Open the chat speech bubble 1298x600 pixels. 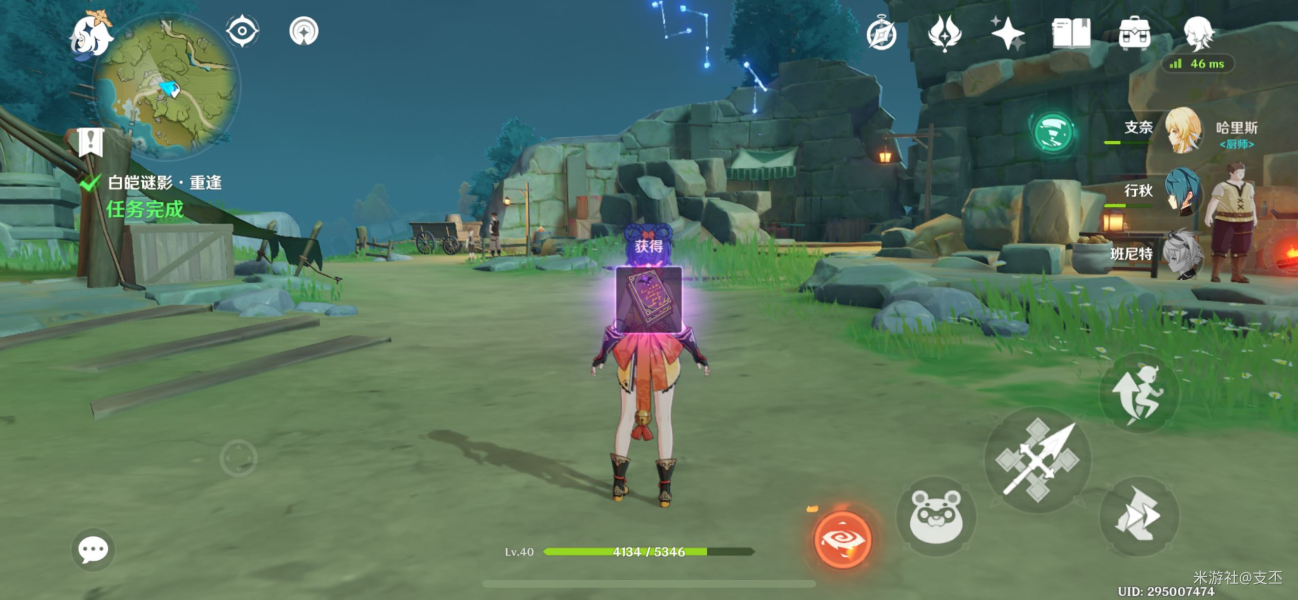click(93, 549)
